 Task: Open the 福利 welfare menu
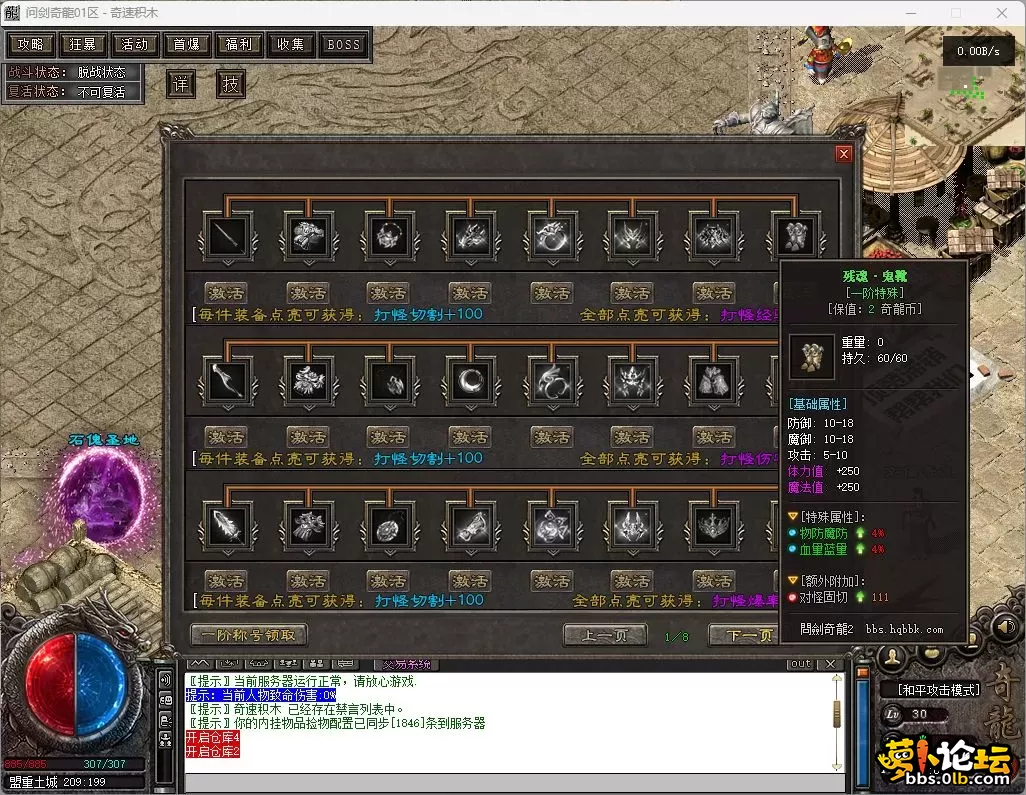[x=239, y=45]
